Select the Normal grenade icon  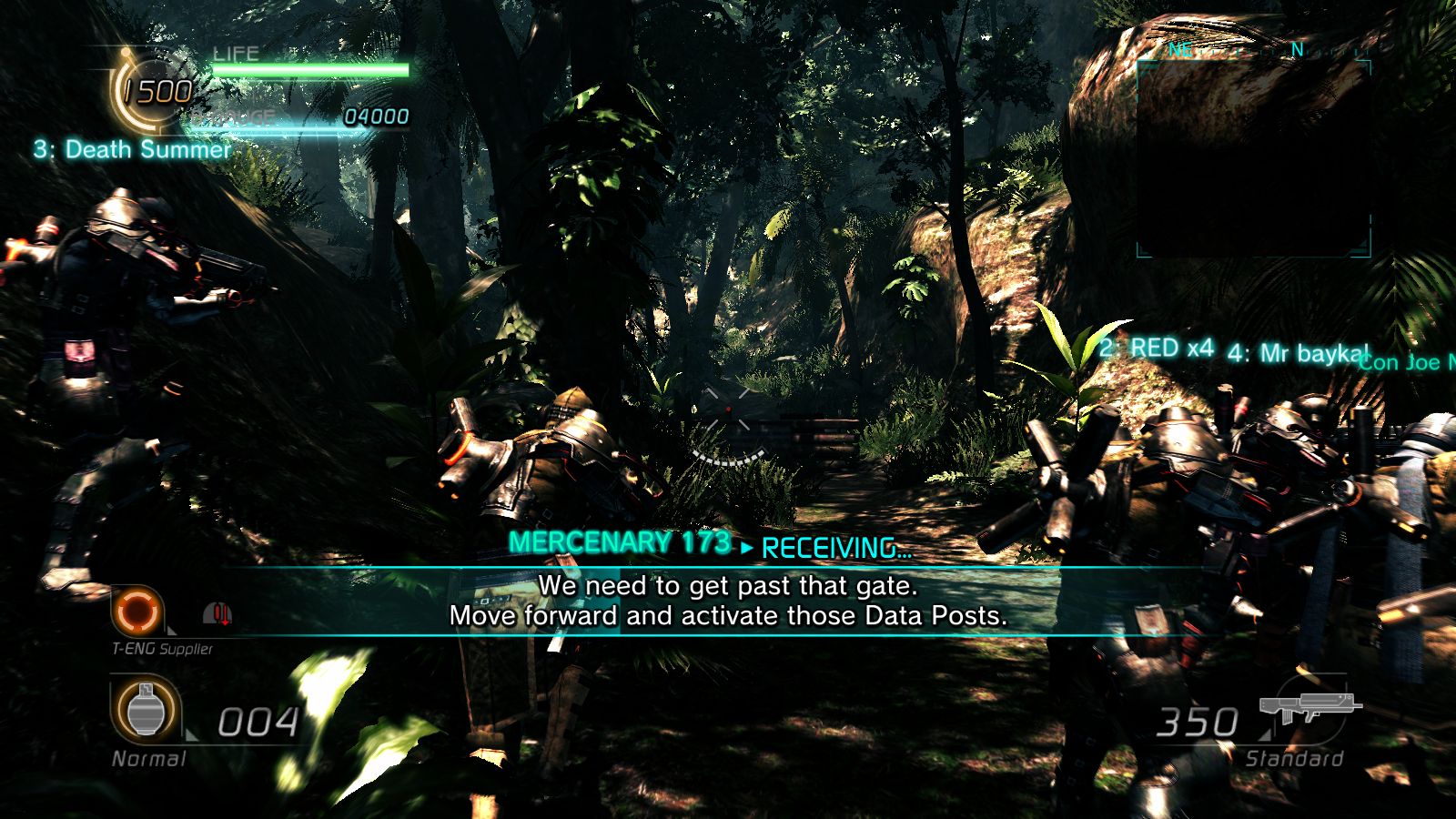click(x=144, y=712)
